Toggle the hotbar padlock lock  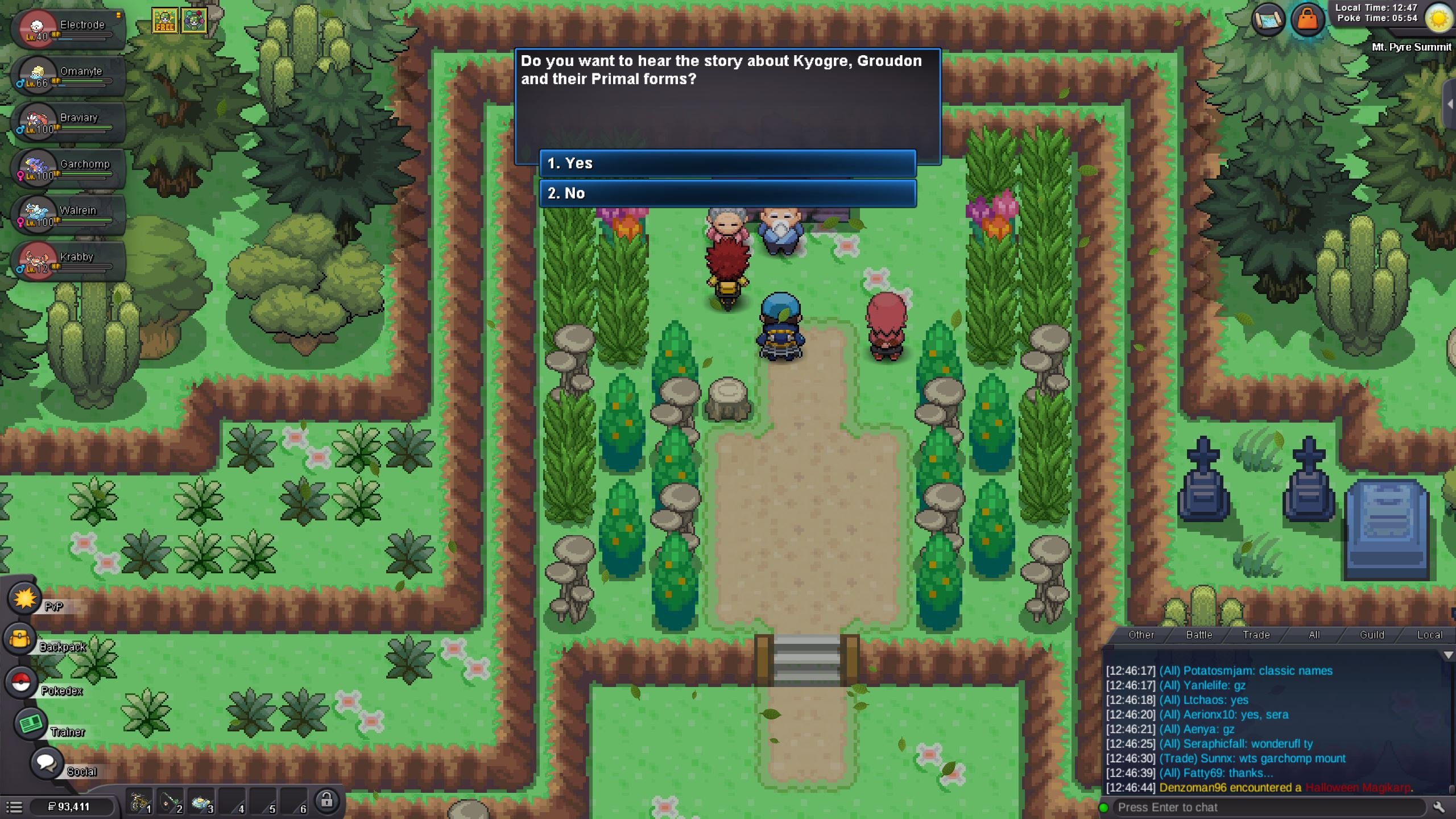point(326,800)
